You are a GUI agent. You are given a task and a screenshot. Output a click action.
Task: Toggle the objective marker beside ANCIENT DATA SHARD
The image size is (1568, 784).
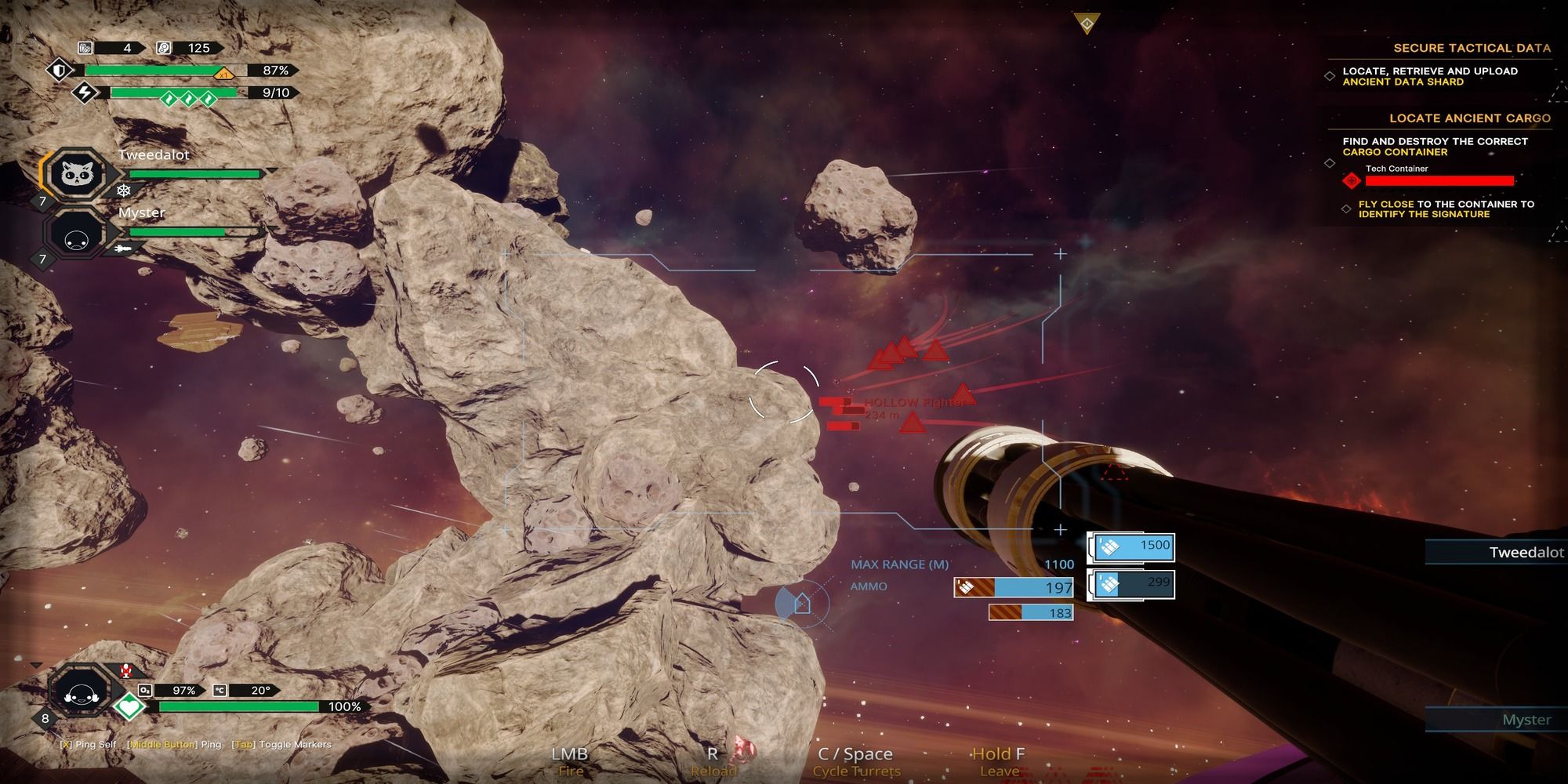coord(1329,76)
